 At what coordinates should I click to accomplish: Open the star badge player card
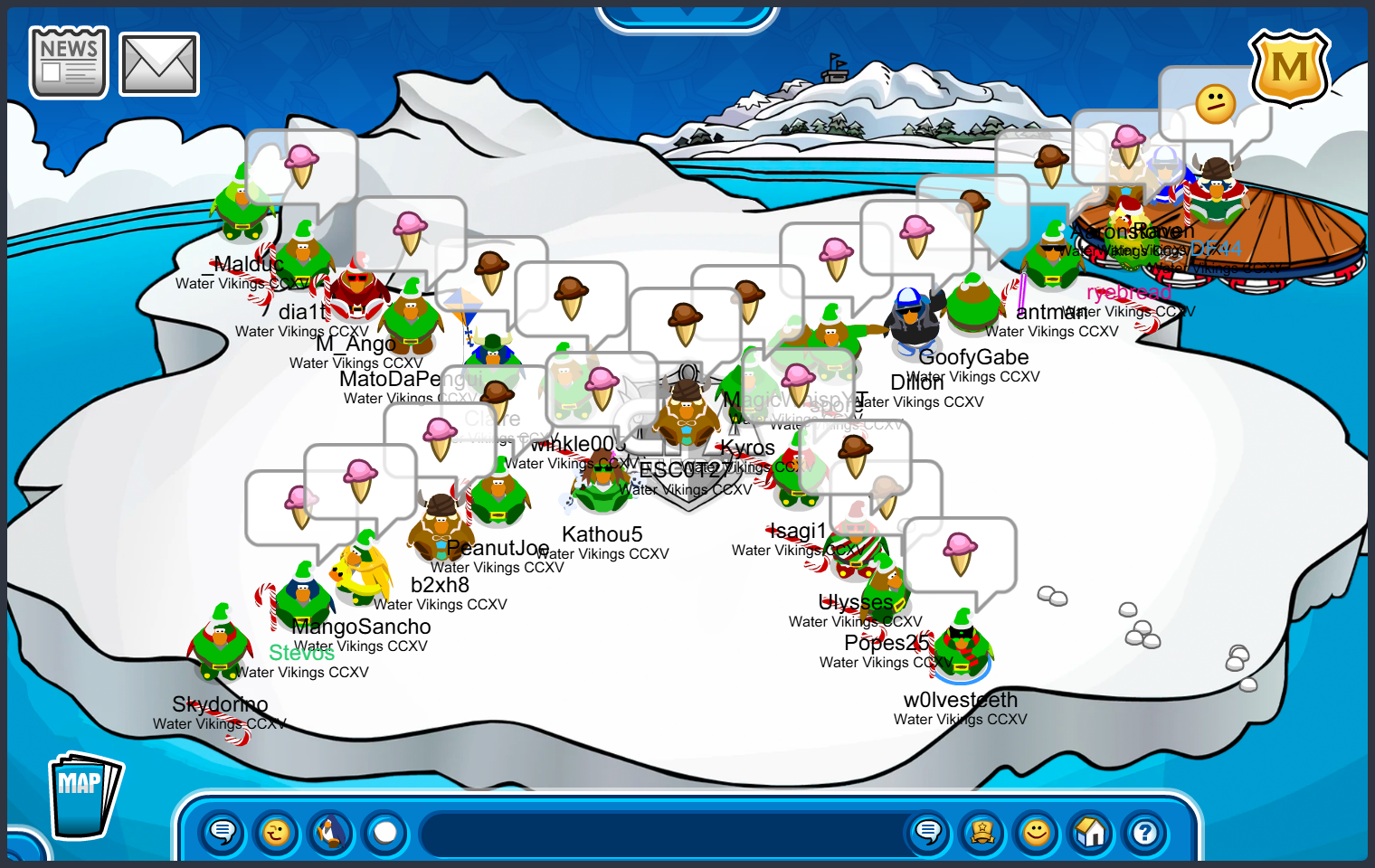(982, 832)
